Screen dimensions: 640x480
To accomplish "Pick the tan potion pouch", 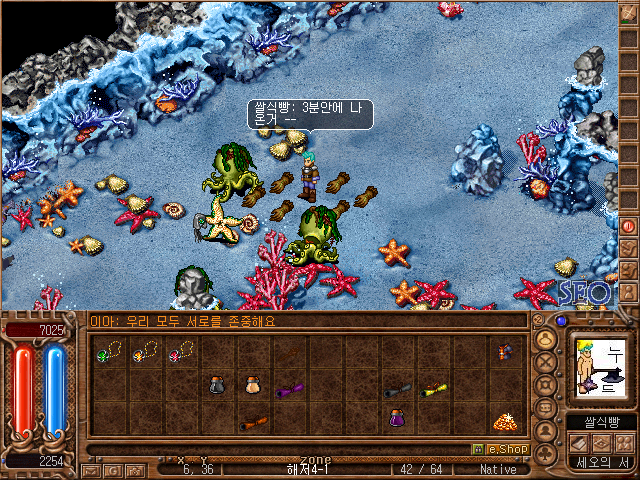I will (x=252, y=385).
